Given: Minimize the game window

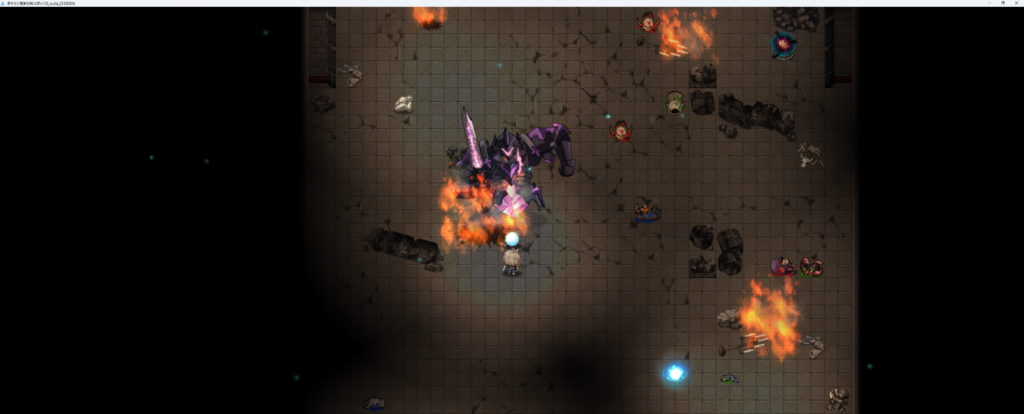Looking at the screenshot, I should pyautogui.click(x=988, y=3).
